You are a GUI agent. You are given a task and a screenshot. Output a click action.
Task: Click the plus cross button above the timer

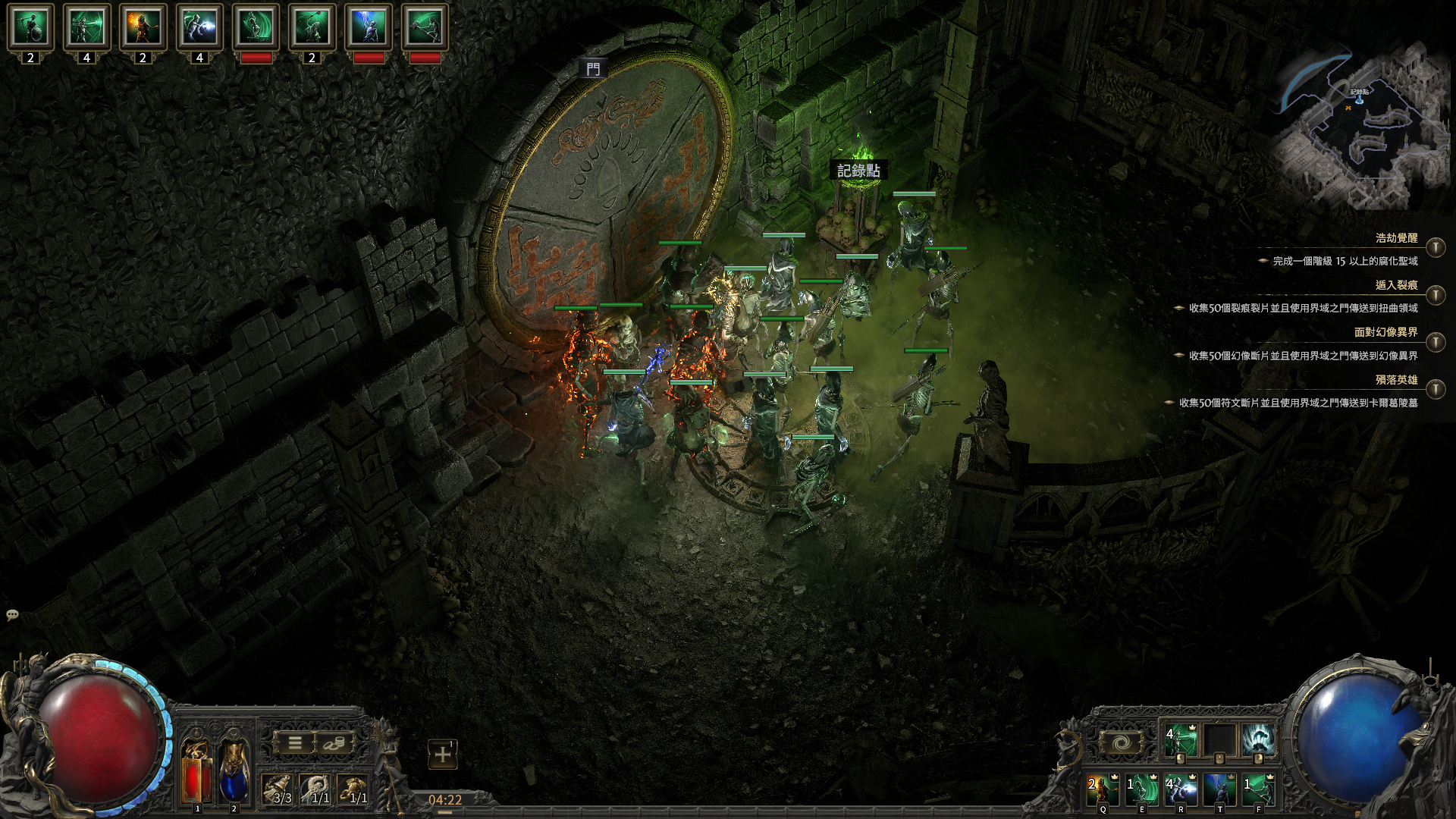443,755
